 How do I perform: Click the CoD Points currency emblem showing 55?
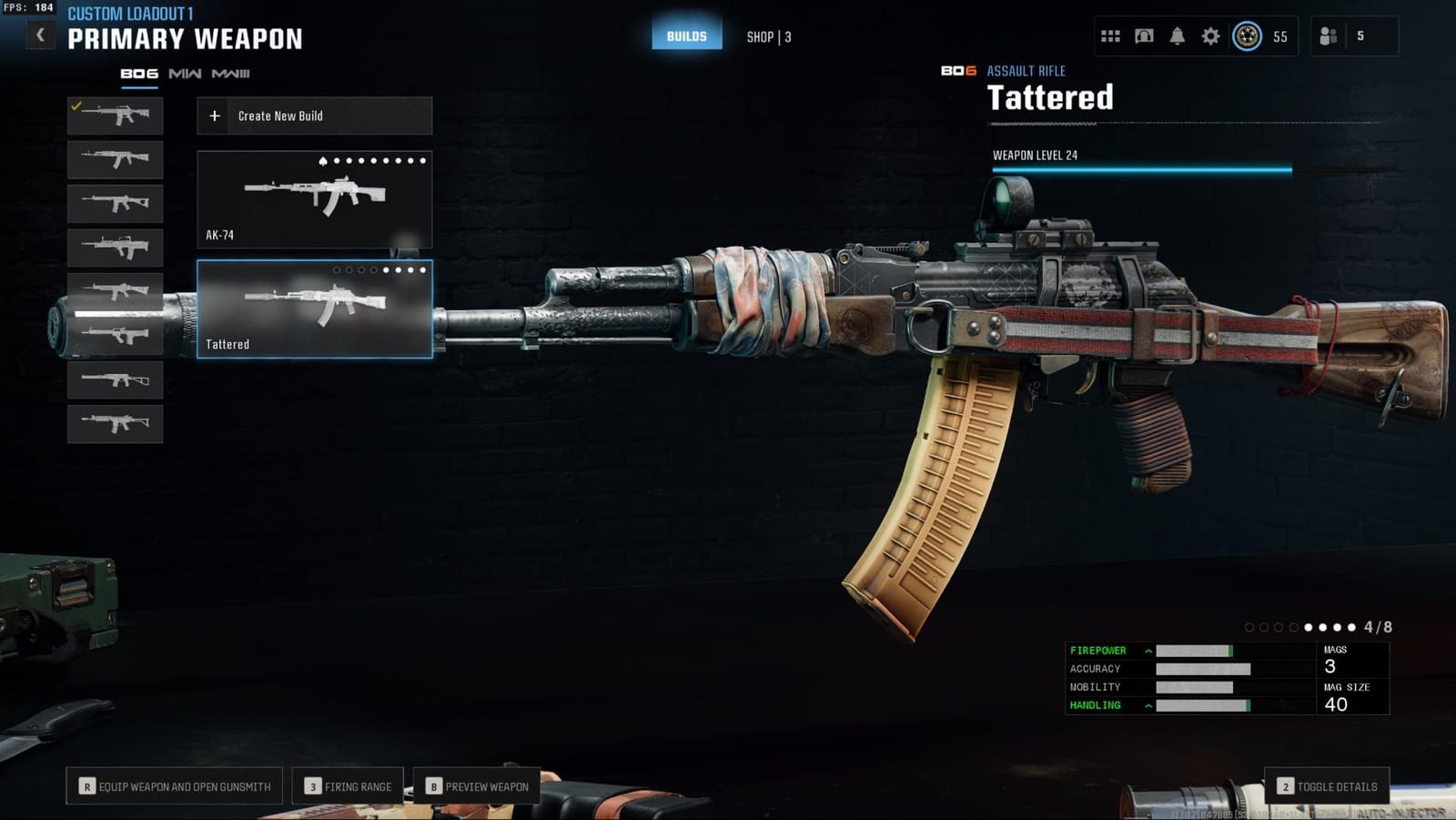pyautogui.click(x=1247, y=36)
